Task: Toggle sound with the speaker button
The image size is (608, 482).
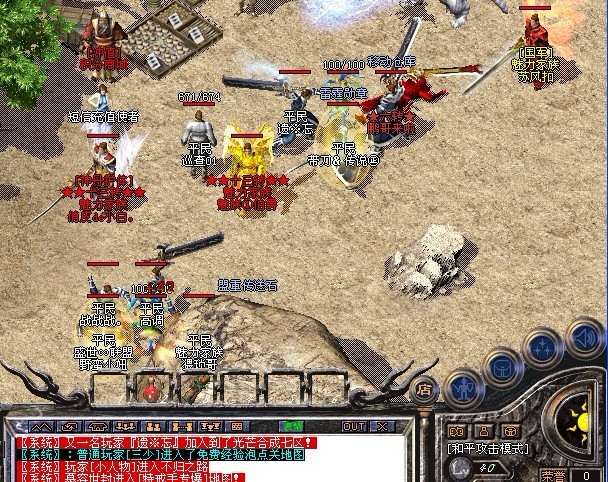Action: tap(583, 335)
